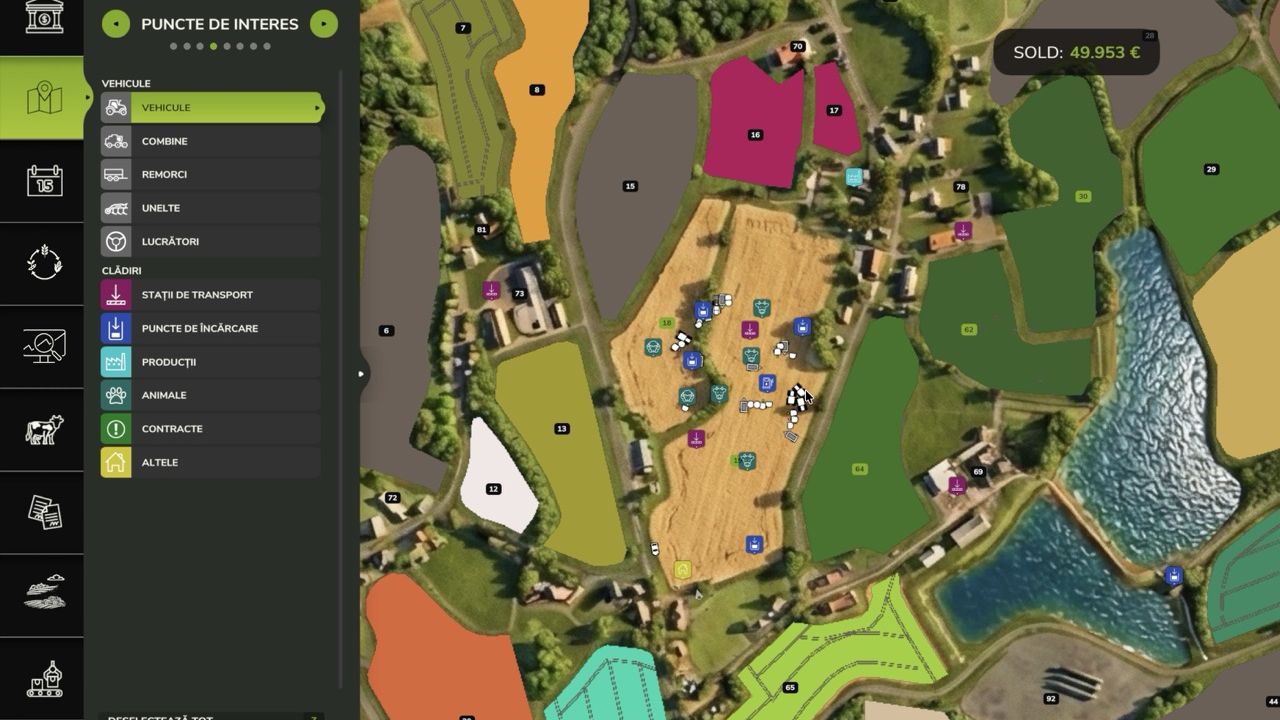The width and height of the screenshot is (1280, 720).
Task: Open the contracts documents icon in the sidebar
Action: tap(42, 513)
